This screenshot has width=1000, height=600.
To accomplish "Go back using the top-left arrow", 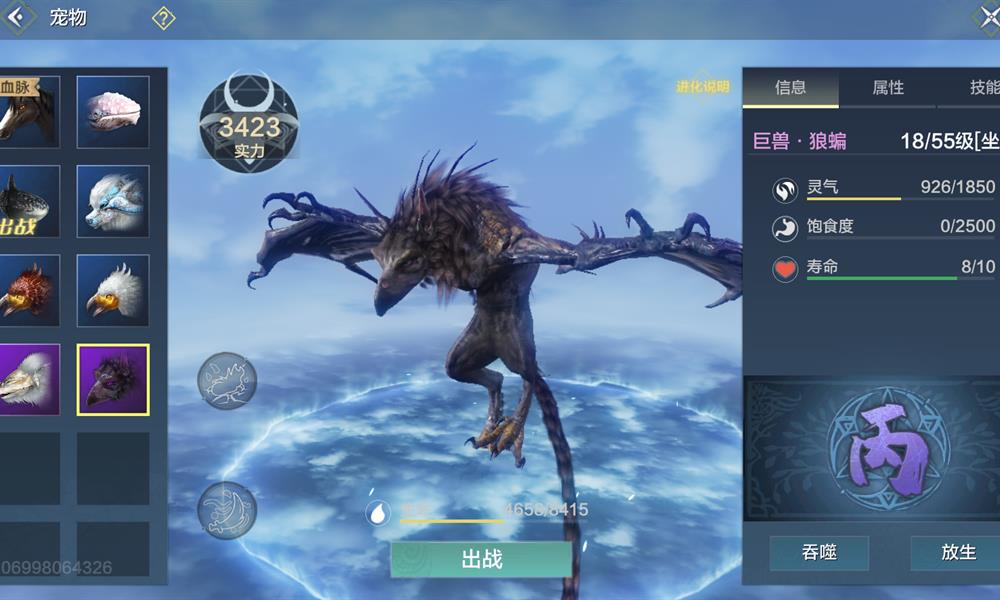I will 20,18.
